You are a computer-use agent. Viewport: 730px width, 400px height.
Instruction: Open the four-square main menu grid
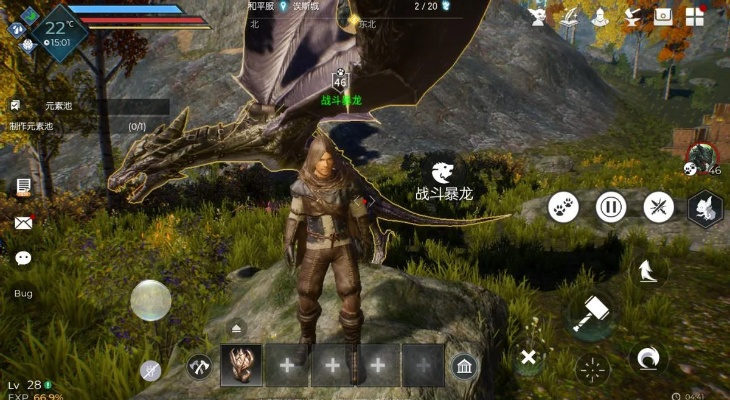(694, 17)
